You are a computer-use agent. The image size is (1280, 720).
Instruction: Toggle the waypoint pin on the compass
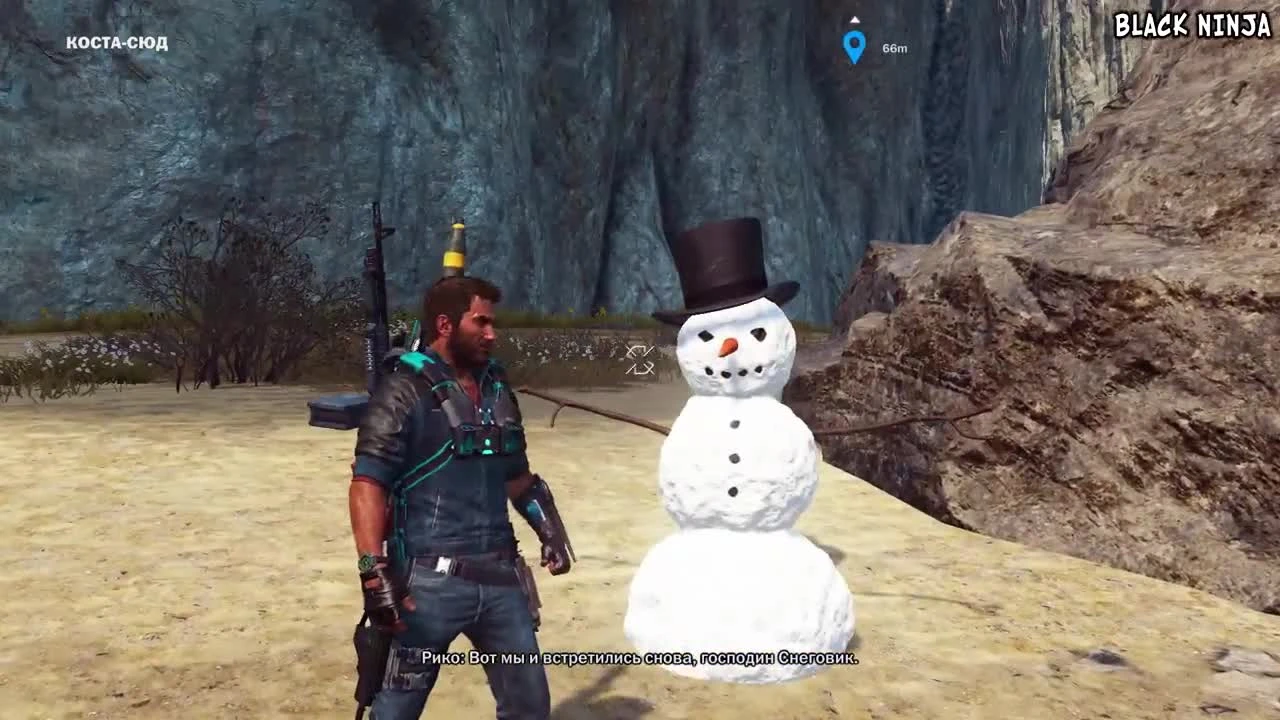(x=853, y=44)
